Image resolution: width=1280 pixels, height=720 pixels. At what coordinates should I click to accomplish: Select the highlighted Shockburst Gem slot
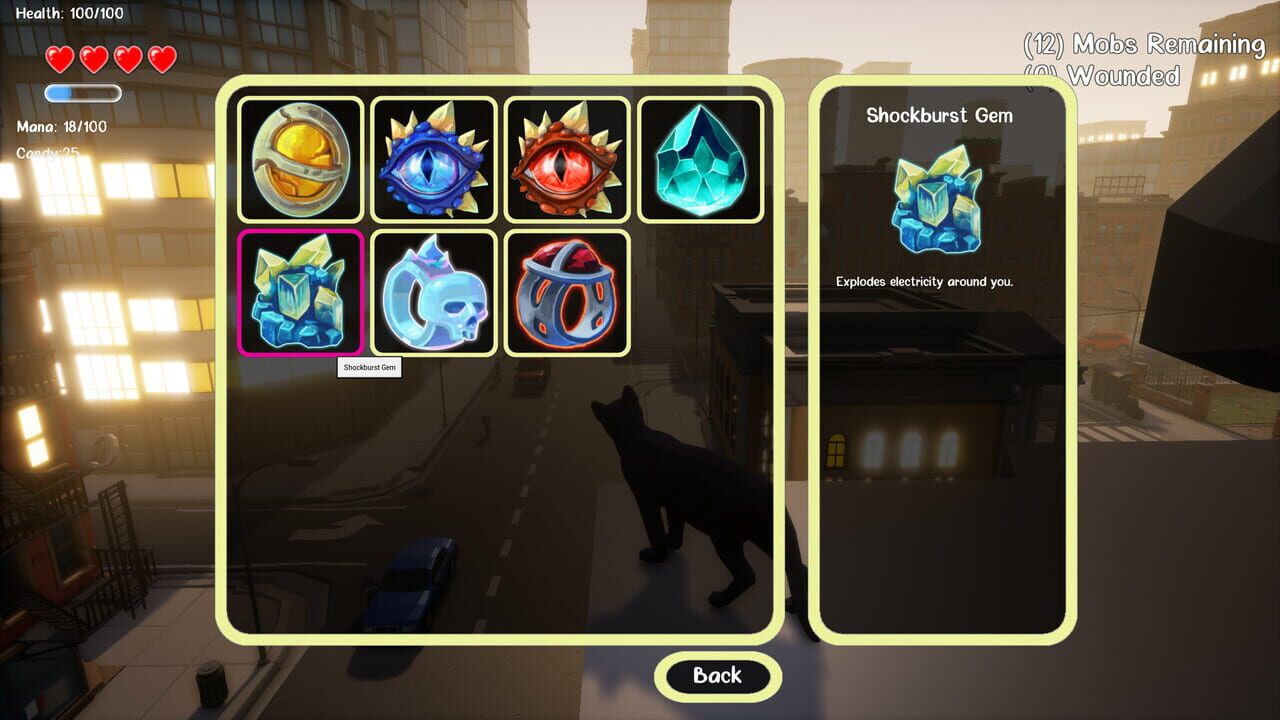tap(300, 291)
